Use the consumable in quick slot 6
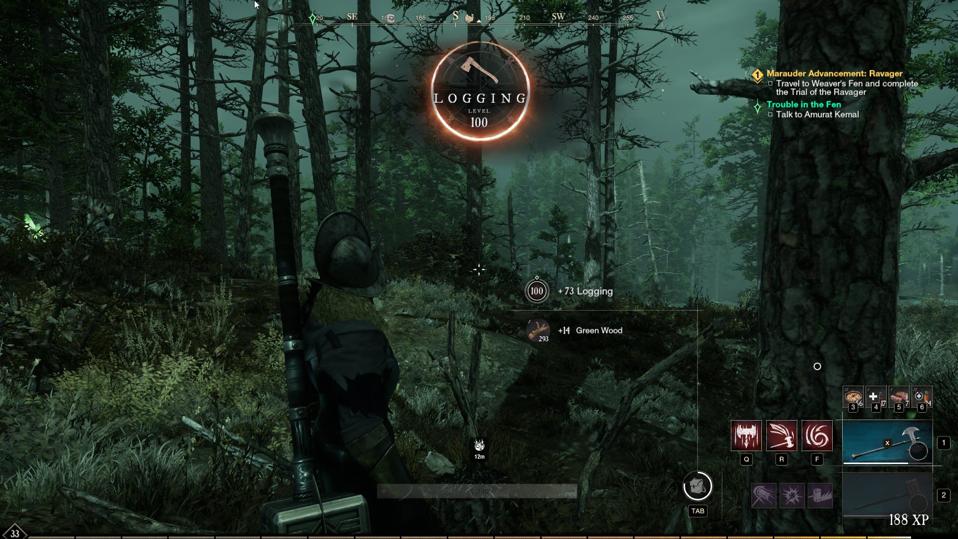This screenshot has height=539, width=958. pos(921,398)
